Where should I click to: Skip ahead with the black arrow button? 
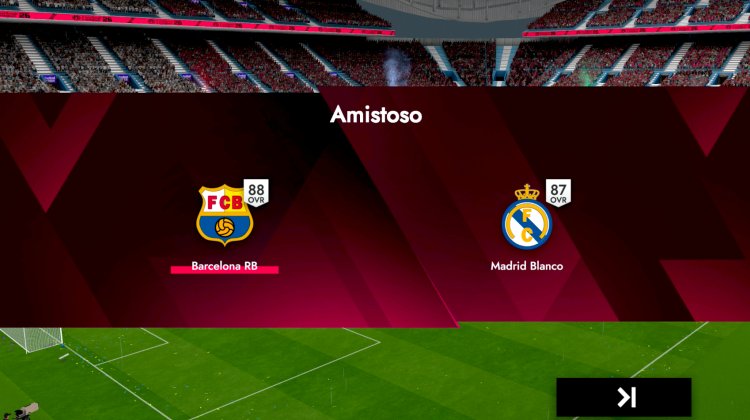pos(624,397)
